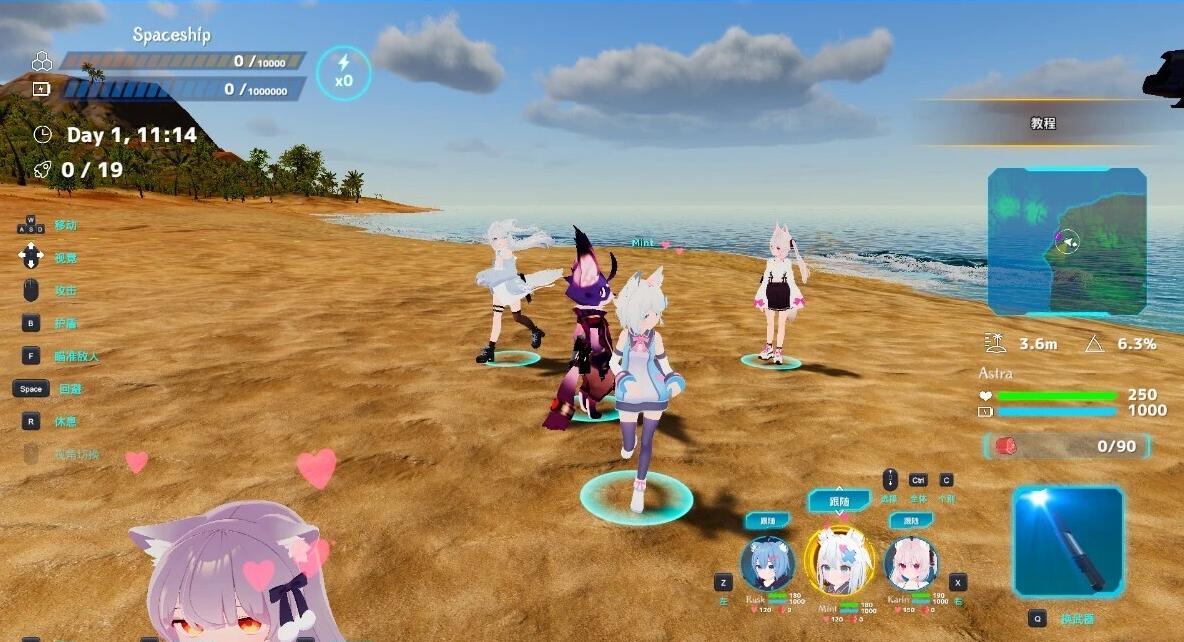Click the meat inventory counter icon
This screenshot has height=642, width=1184.
pos(1005,446)
